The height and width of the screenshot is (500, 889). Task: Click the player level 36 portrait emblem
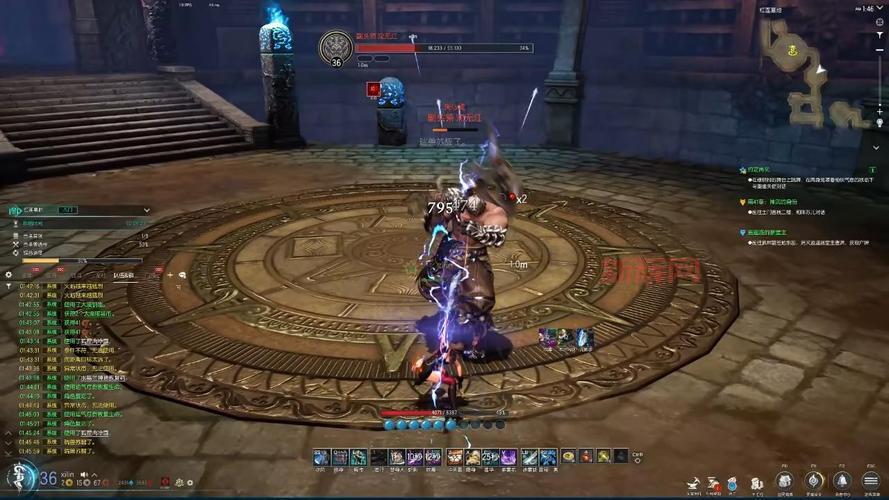(21, 479)
